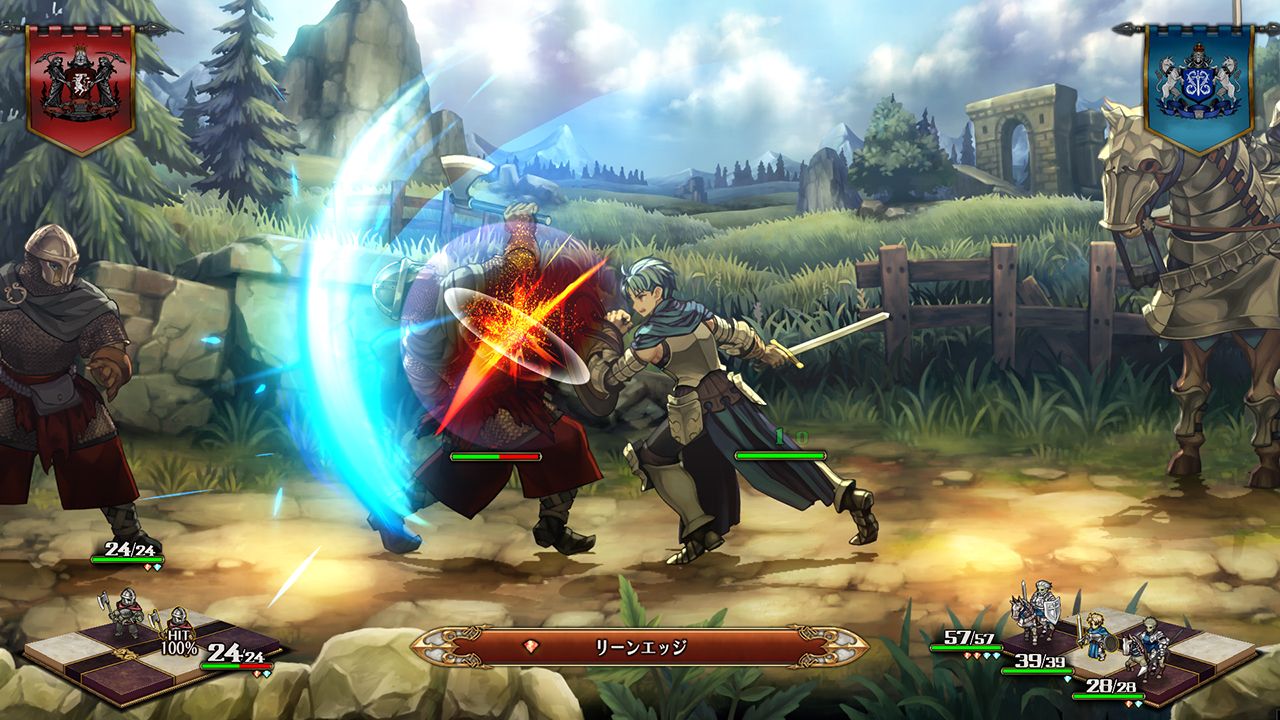The height and width of the screenshot is (720, 1280).
Task: Select the リーンエッジ skill name banner
Action: pyautogui.click(x=639, y=647)
